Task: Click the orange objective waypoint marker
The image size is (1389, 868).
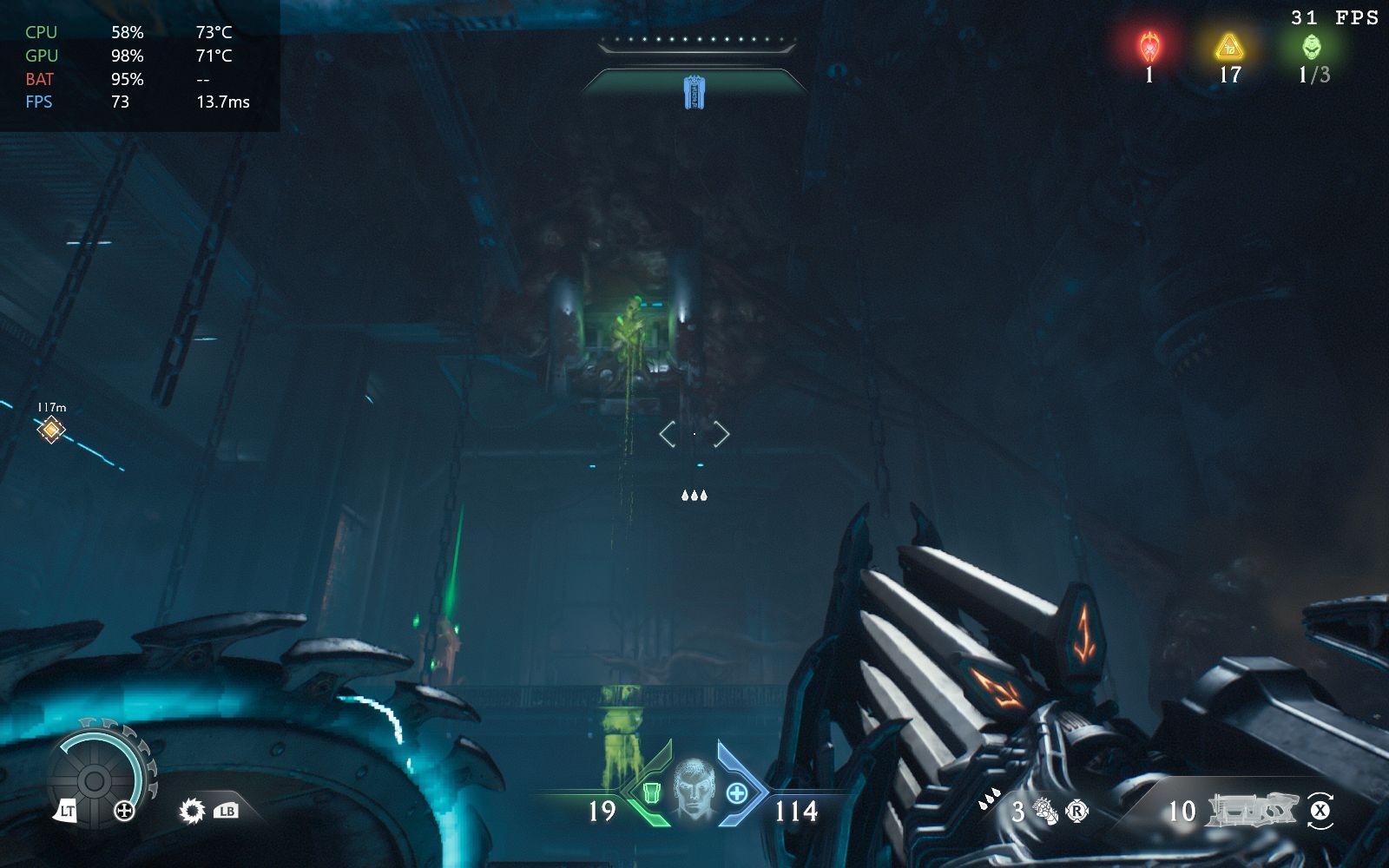Action: [51, 429]
